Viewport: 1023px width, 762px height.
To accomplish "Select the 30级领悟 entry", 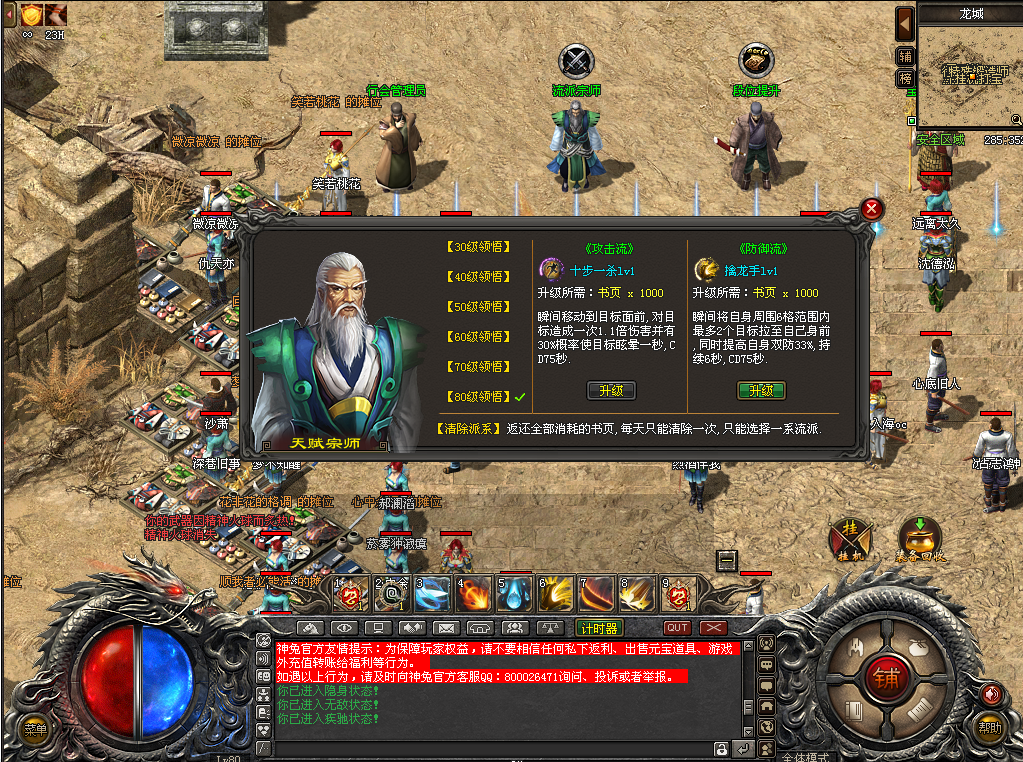I will pyautogui.click(x=476, y=247).
